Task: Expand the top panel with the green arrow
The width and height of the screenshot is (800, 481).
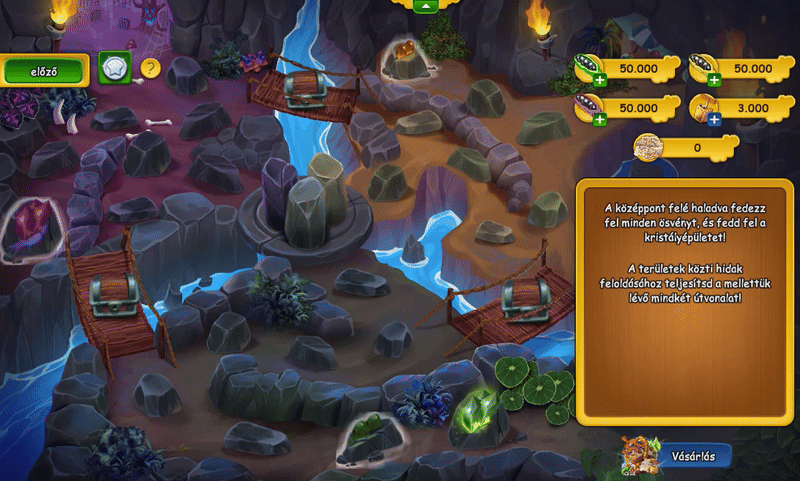Action: tap(426, 5)
